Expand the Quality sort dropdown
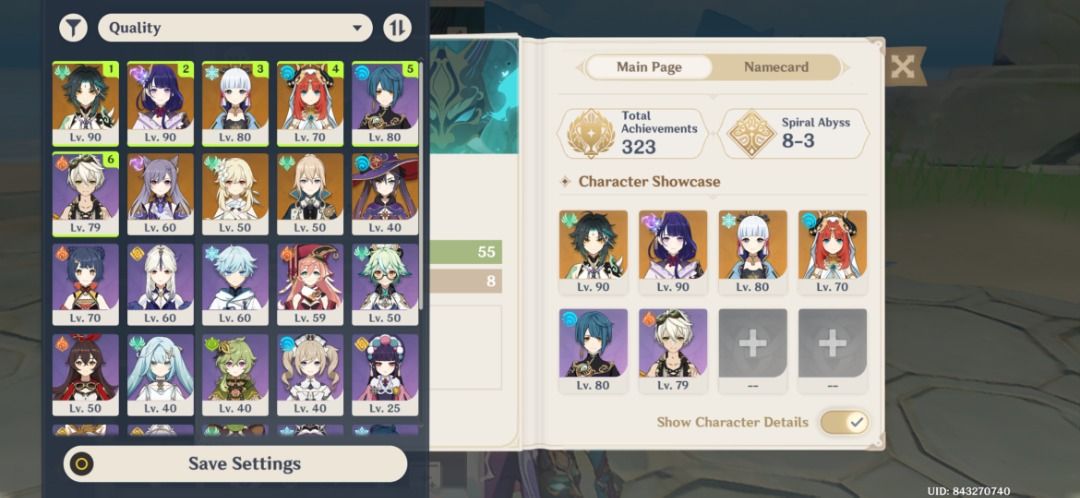This screenshot has height=498, width=1080. tap(235, 28)
